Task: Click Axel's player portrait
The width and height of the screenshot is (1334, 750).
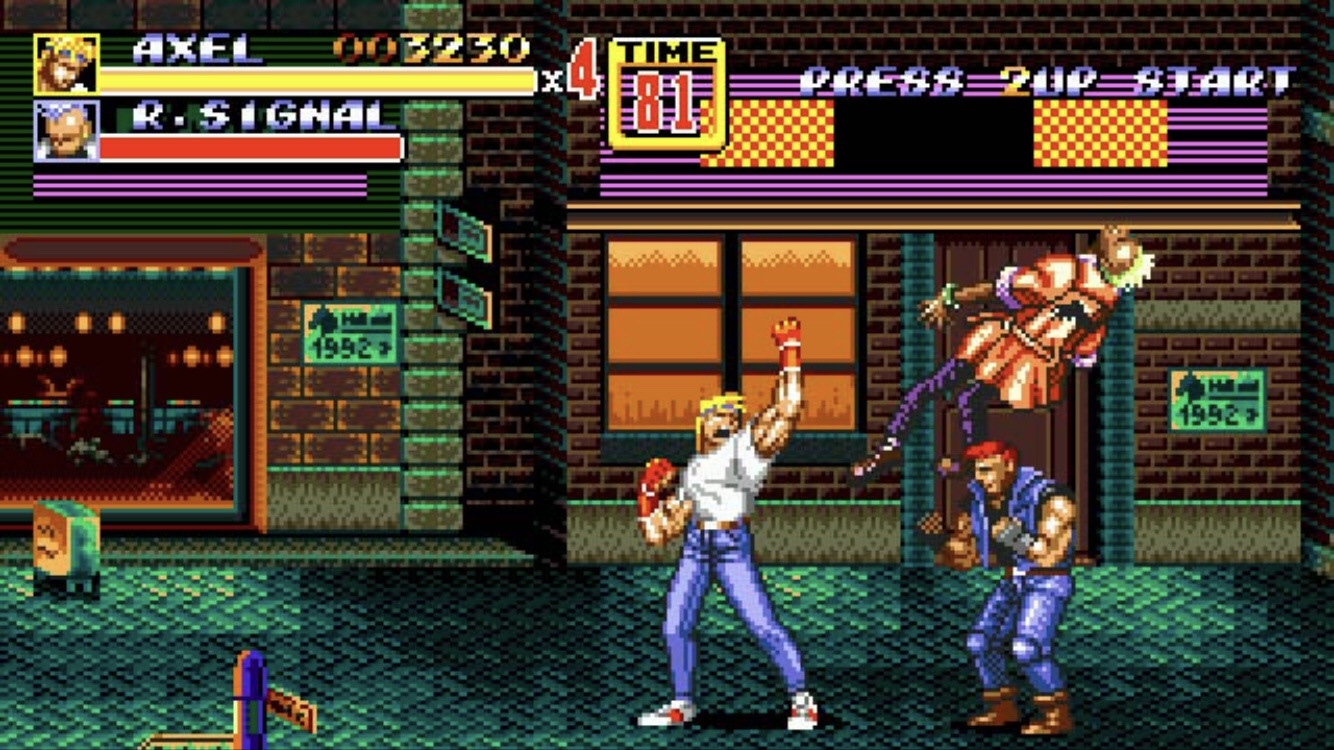Action: [66, 64]
